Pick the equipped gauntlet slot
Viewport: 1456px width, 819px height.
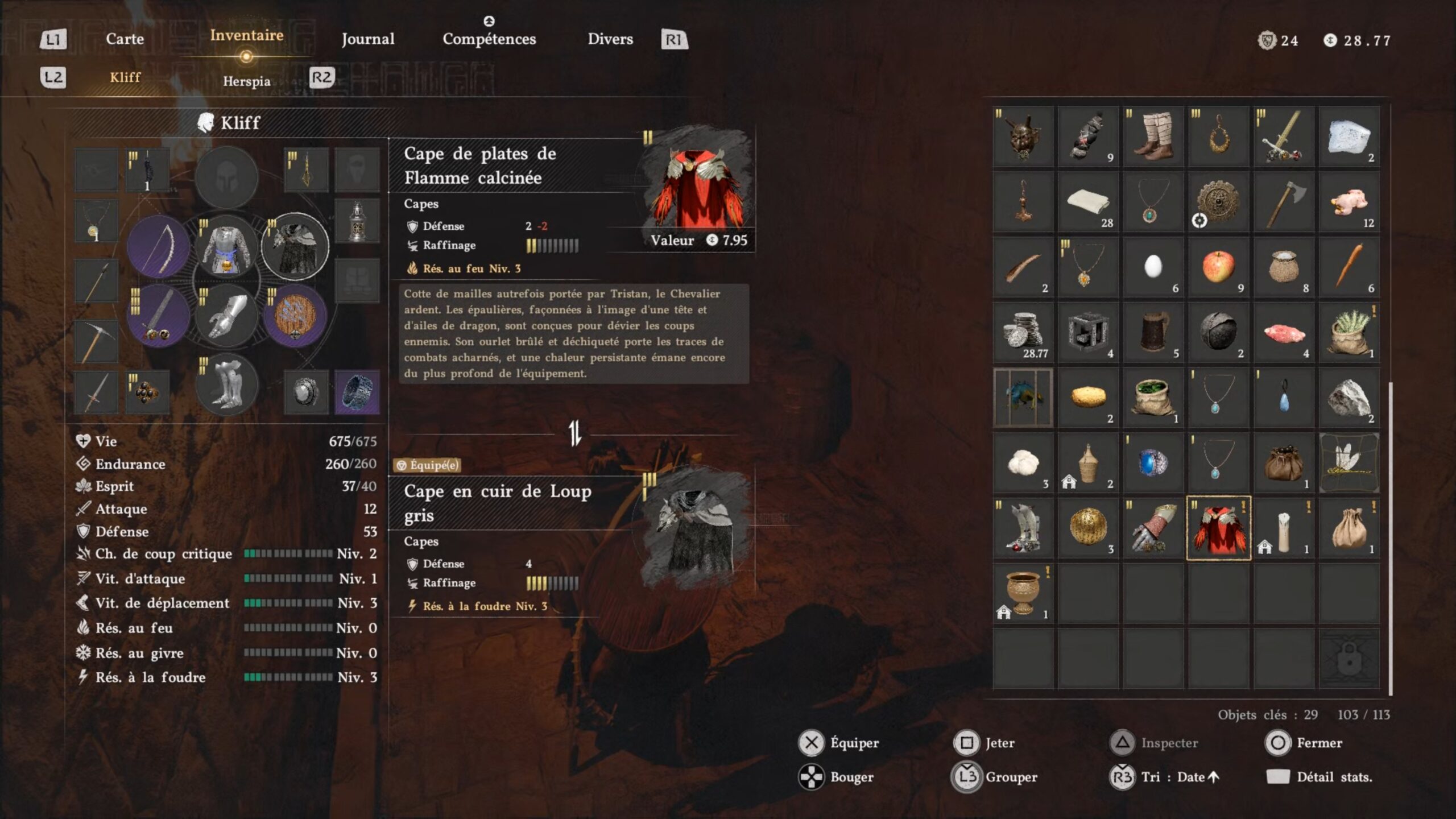[x=226, y=316]
